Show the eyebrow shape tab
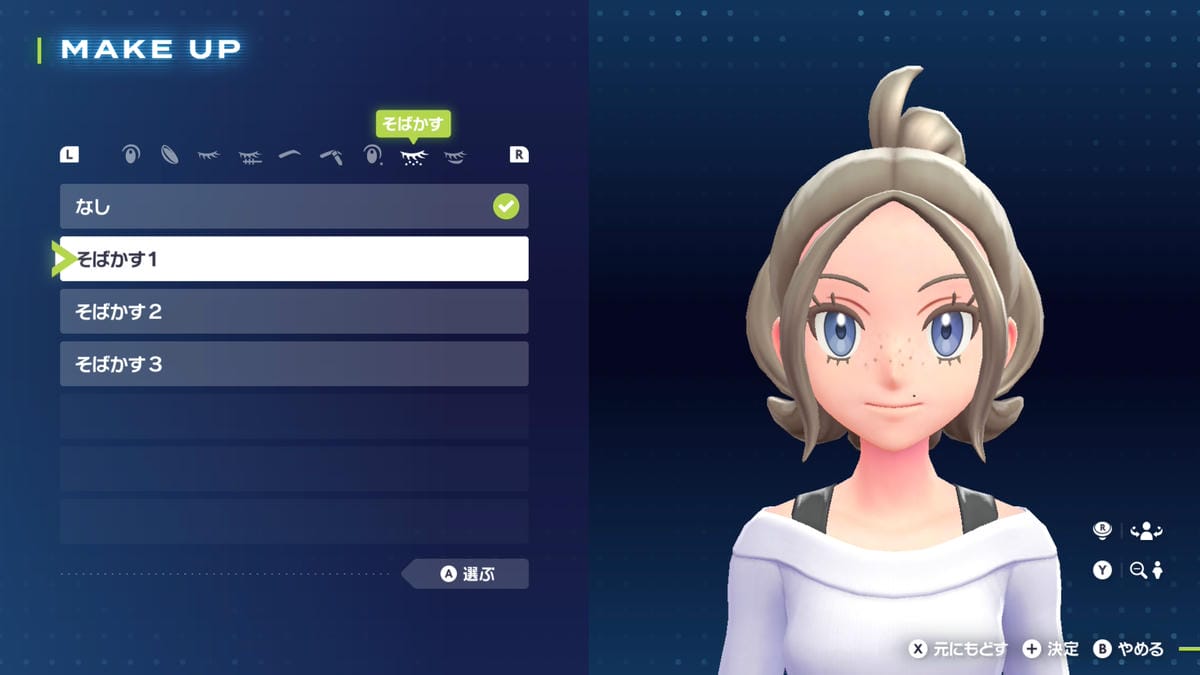The image size is (1200, 675). (x=290, y=155)
